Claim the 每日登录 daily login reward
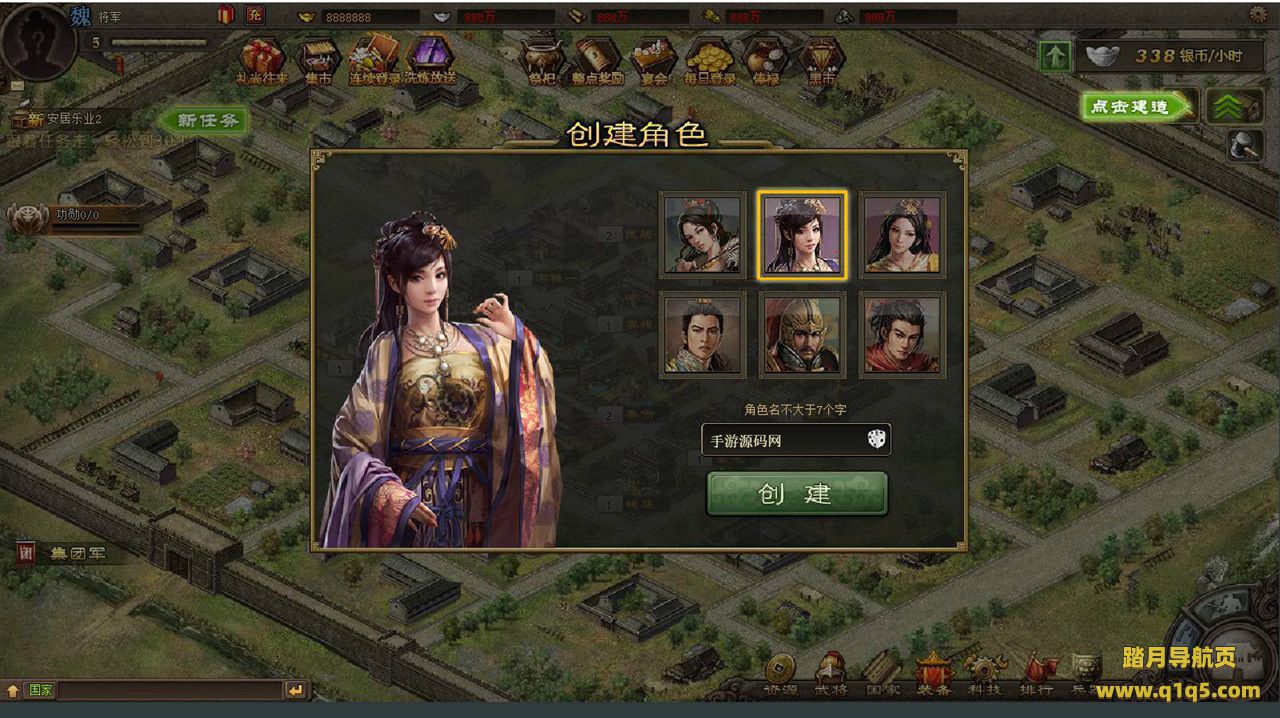This screenshot has width=1280, height=718. (x=710, y=62)
